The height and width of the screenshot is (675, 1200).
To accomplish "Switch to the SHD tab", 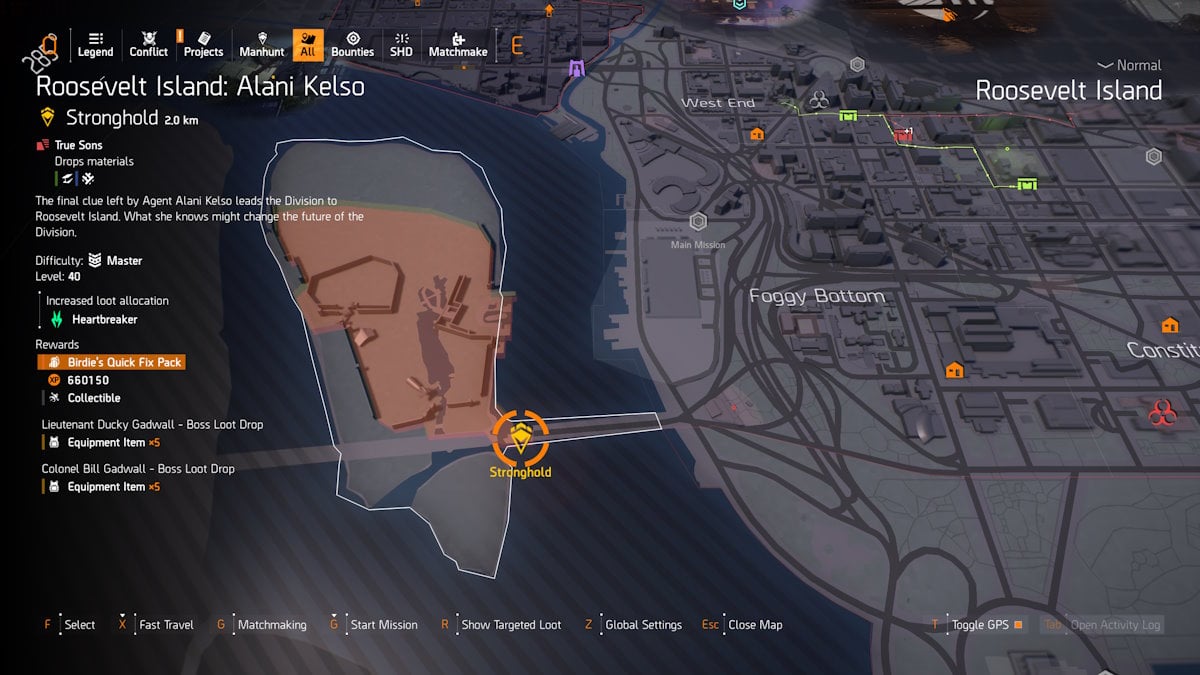I will pyautogui.click(x=401, y=44).
